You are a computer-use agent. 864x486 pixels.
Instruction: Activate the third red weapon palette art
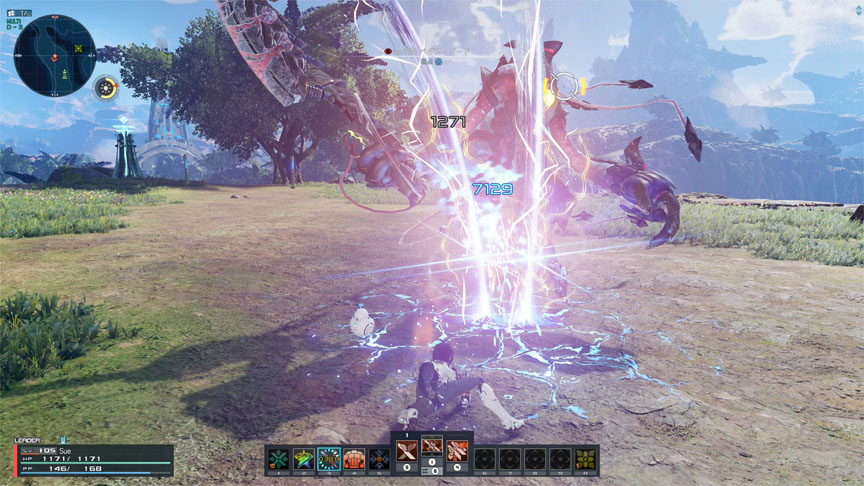click(457, 448)
